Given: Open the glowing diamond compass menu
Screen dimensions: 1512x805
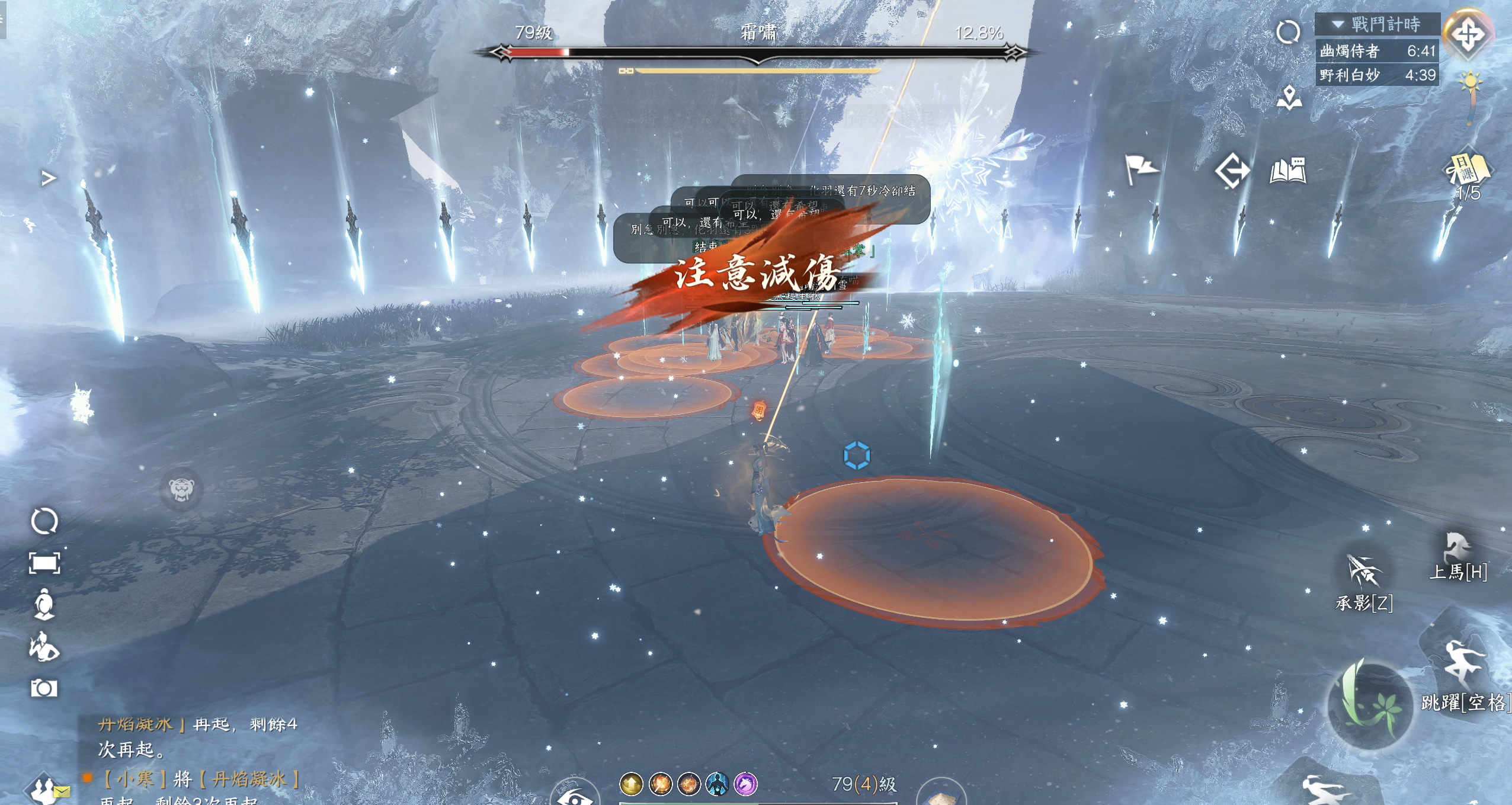Looking at the screenshot, I should coord(1467,34).
